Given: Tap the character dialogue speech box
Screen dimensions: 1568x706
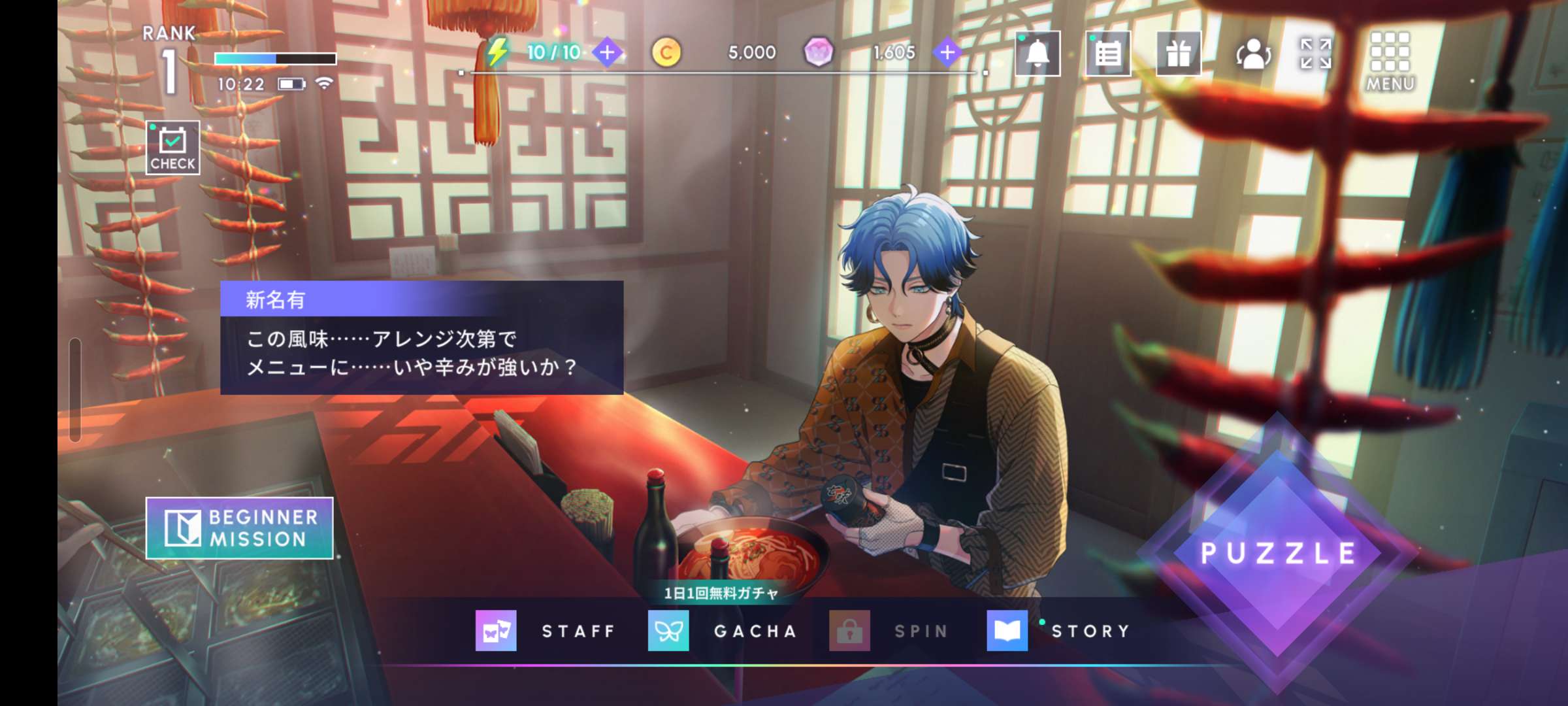Looking at the screenshot, I should (x=421, y=338).
